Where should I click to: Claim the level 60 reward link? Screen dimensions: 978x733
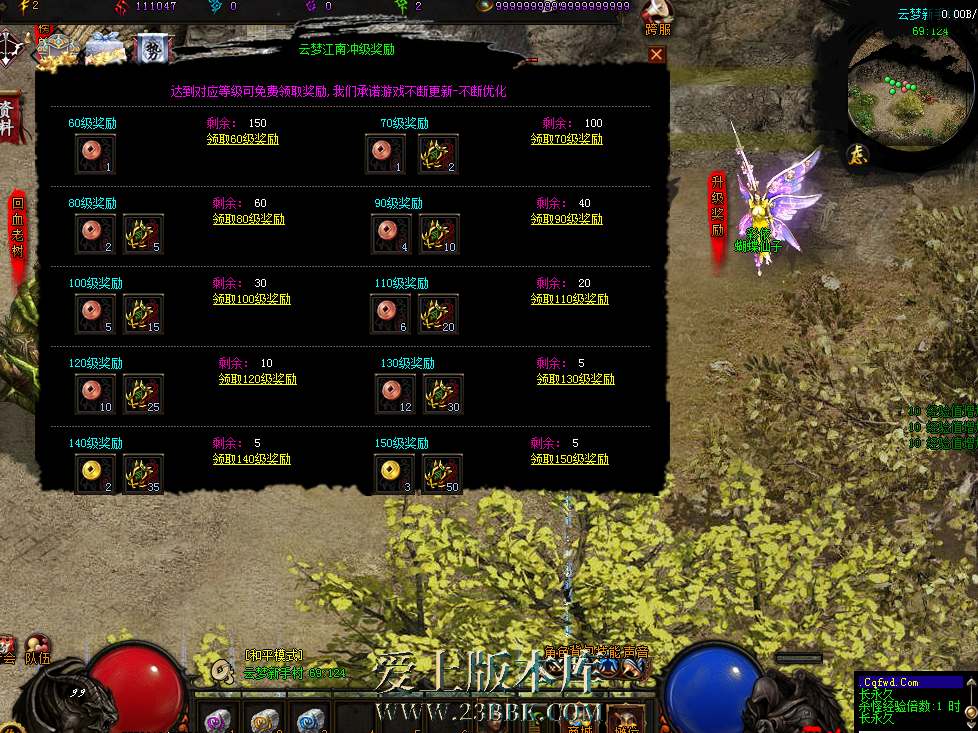click(242, 139)
